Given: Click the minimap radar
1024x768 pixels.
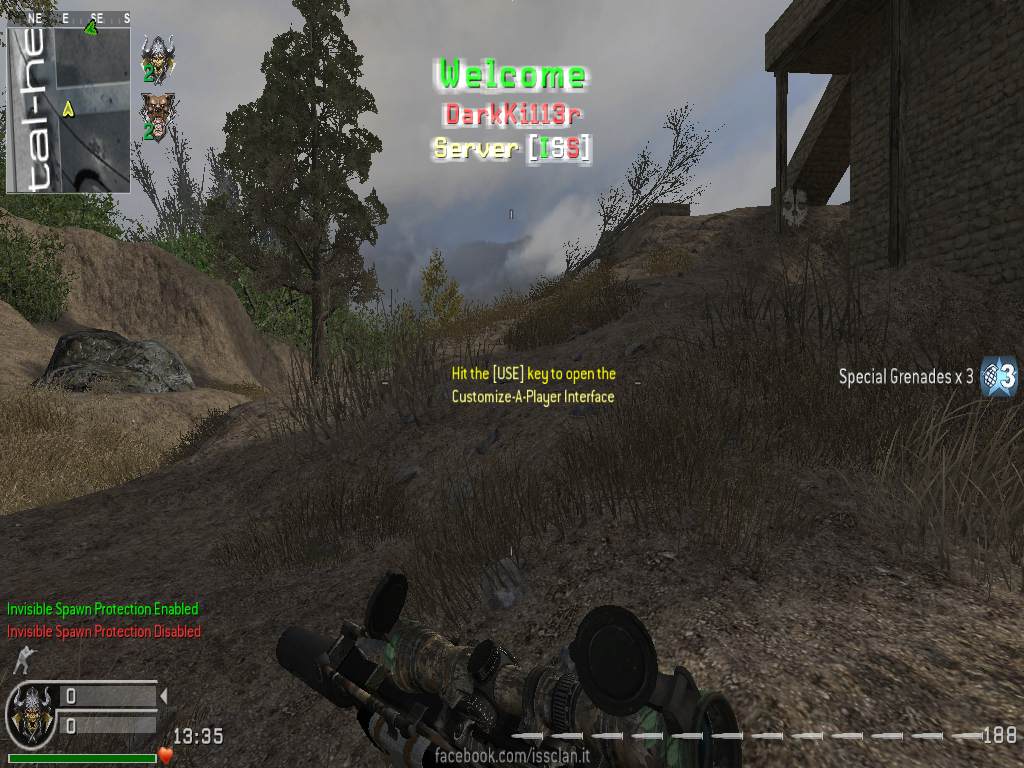Looking at the screenshot, I should point(68,103).
